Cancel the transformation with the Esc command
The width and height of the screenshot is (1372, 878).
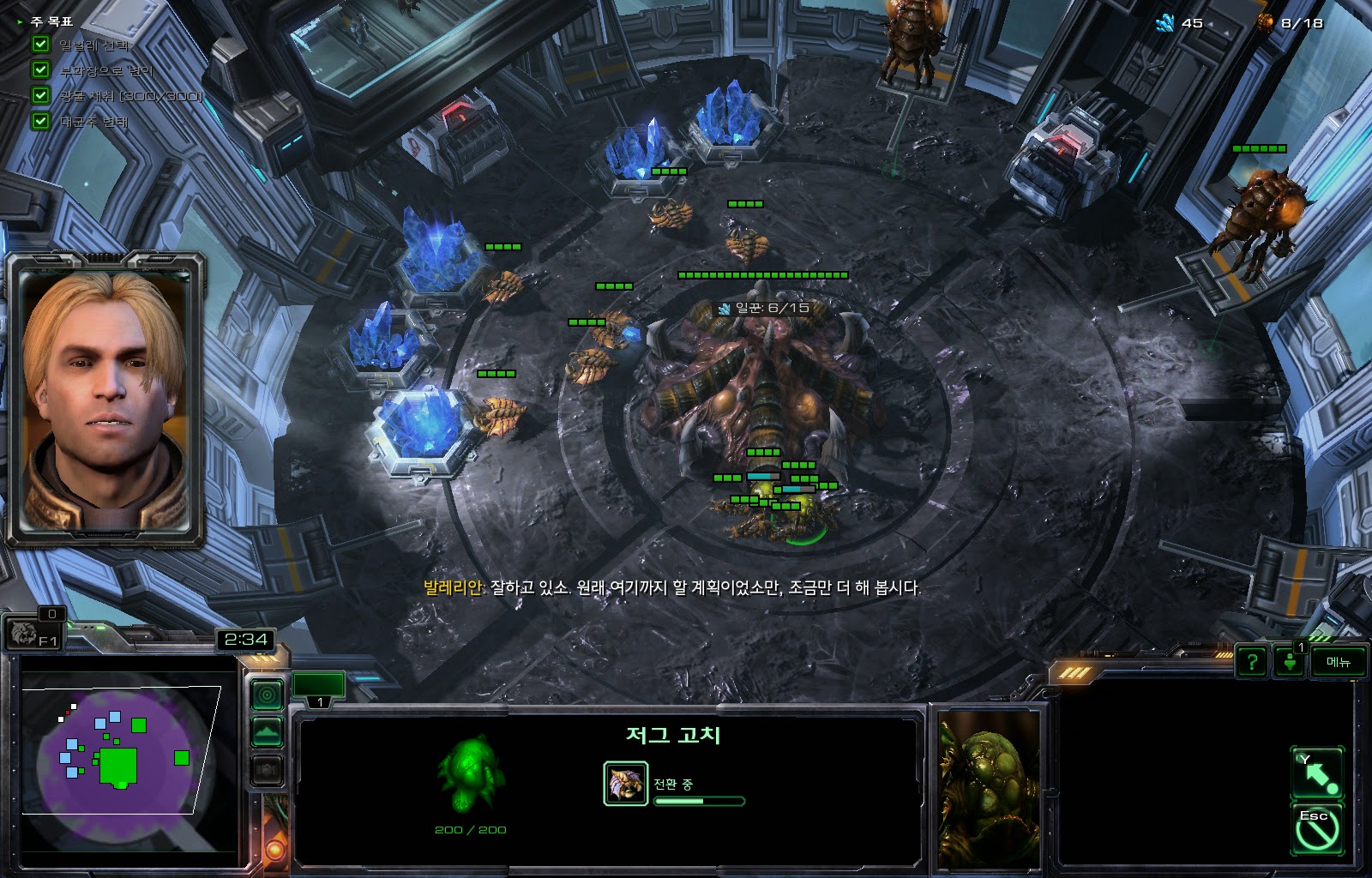coord(1317,828)
